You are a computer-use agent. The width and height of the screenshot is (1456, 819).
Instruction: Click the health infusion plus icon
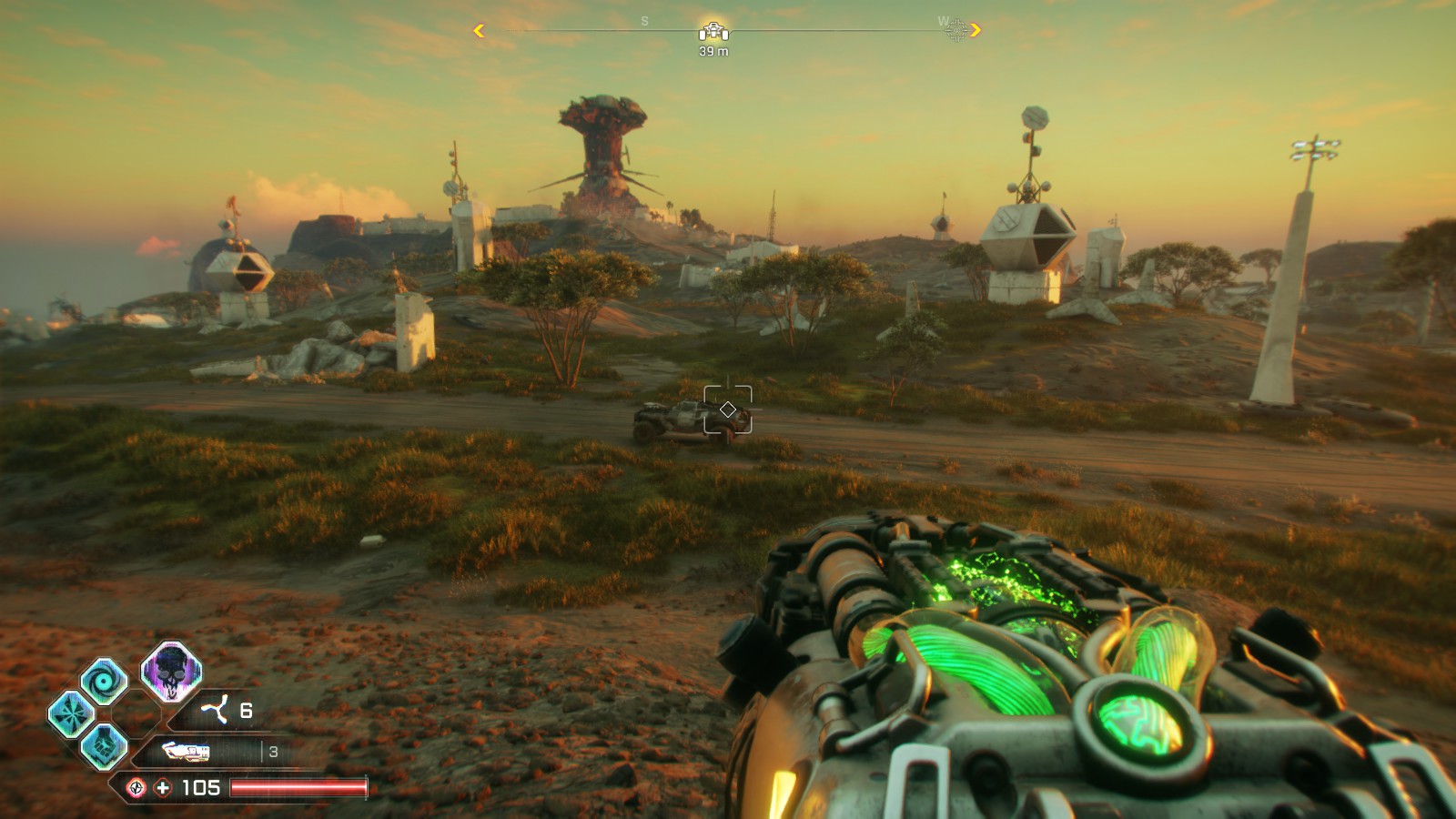(x=163, y=788)
